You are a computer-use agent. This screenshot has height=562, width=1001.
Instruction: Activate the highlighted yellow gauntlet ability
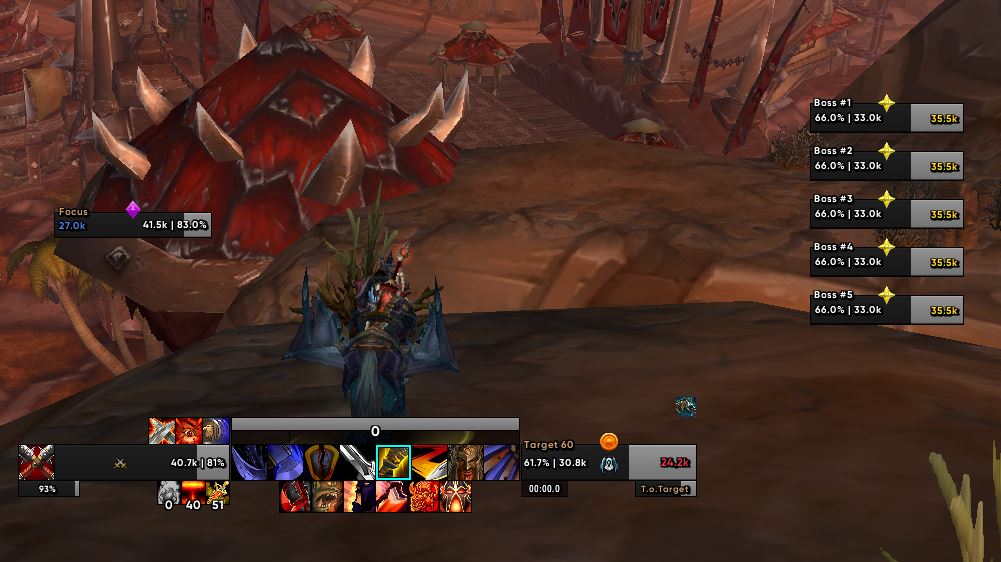click(393, 463)
